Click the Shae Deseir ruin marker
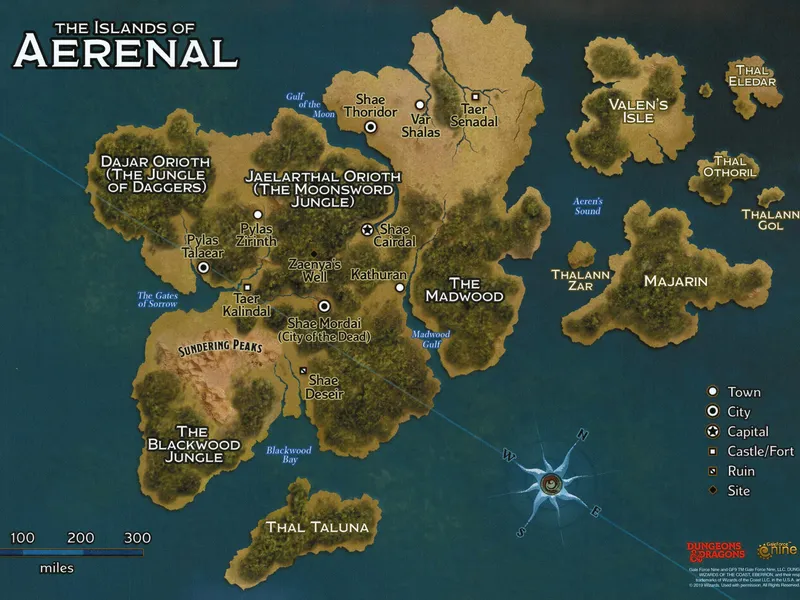This screenshot has width=800, height=600. [303, 370]
